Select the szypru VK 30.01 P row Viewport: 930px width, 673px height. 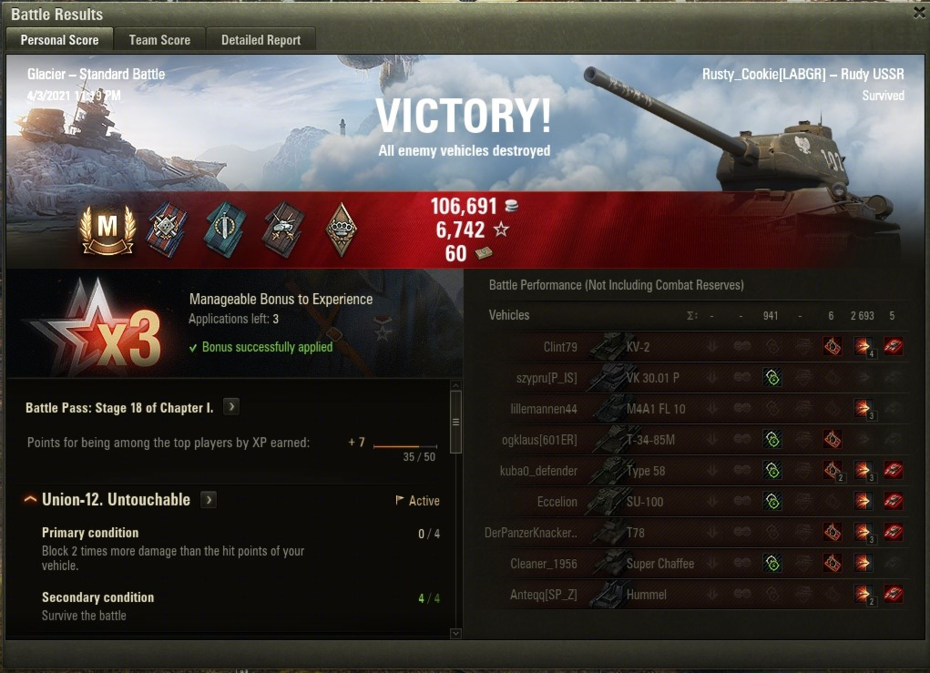point(650,378)
